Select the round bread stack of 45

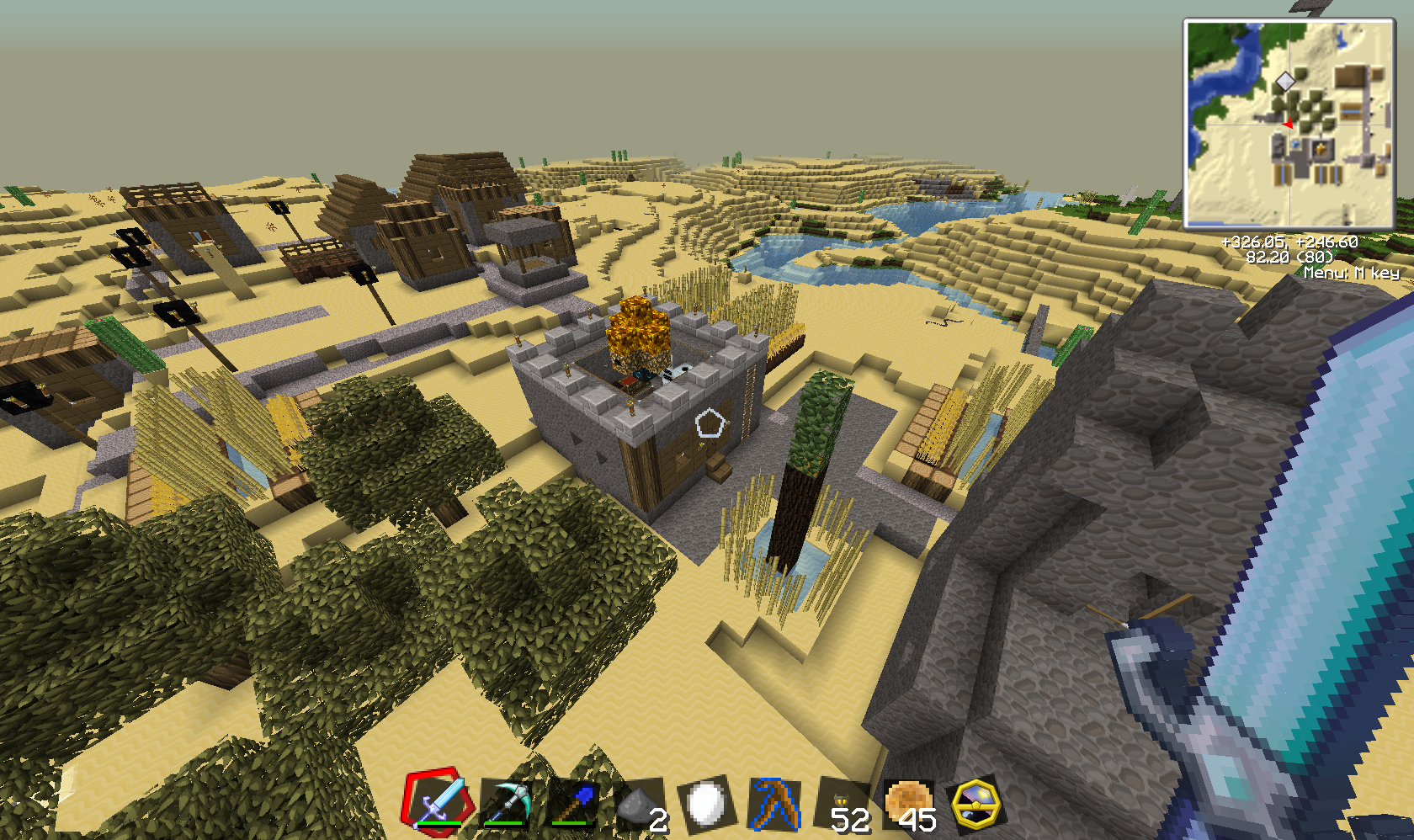point(909,804)
